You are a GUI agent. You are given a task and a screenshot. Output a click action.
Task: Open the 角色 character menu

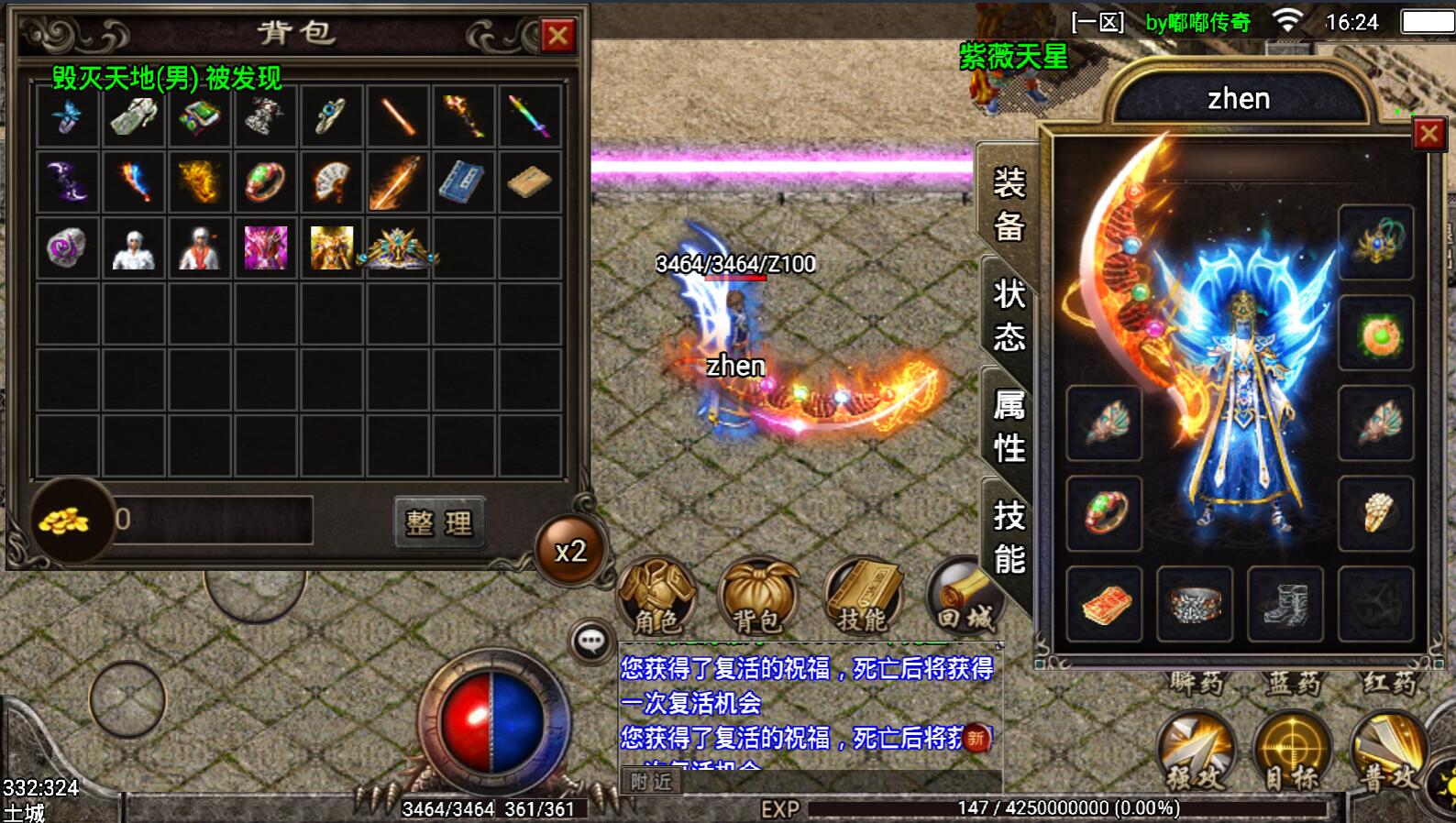pyautogui.click(x=656, y=598)
